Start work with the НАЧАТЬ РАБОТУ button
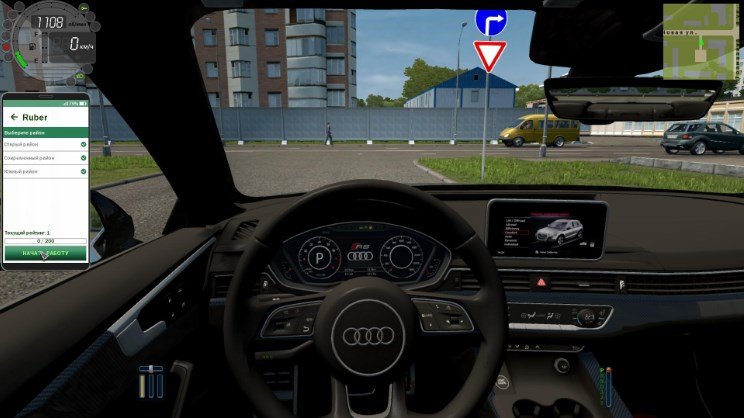Image resolution: width=744 pixels, height=418 pixels. pos(45,253)
